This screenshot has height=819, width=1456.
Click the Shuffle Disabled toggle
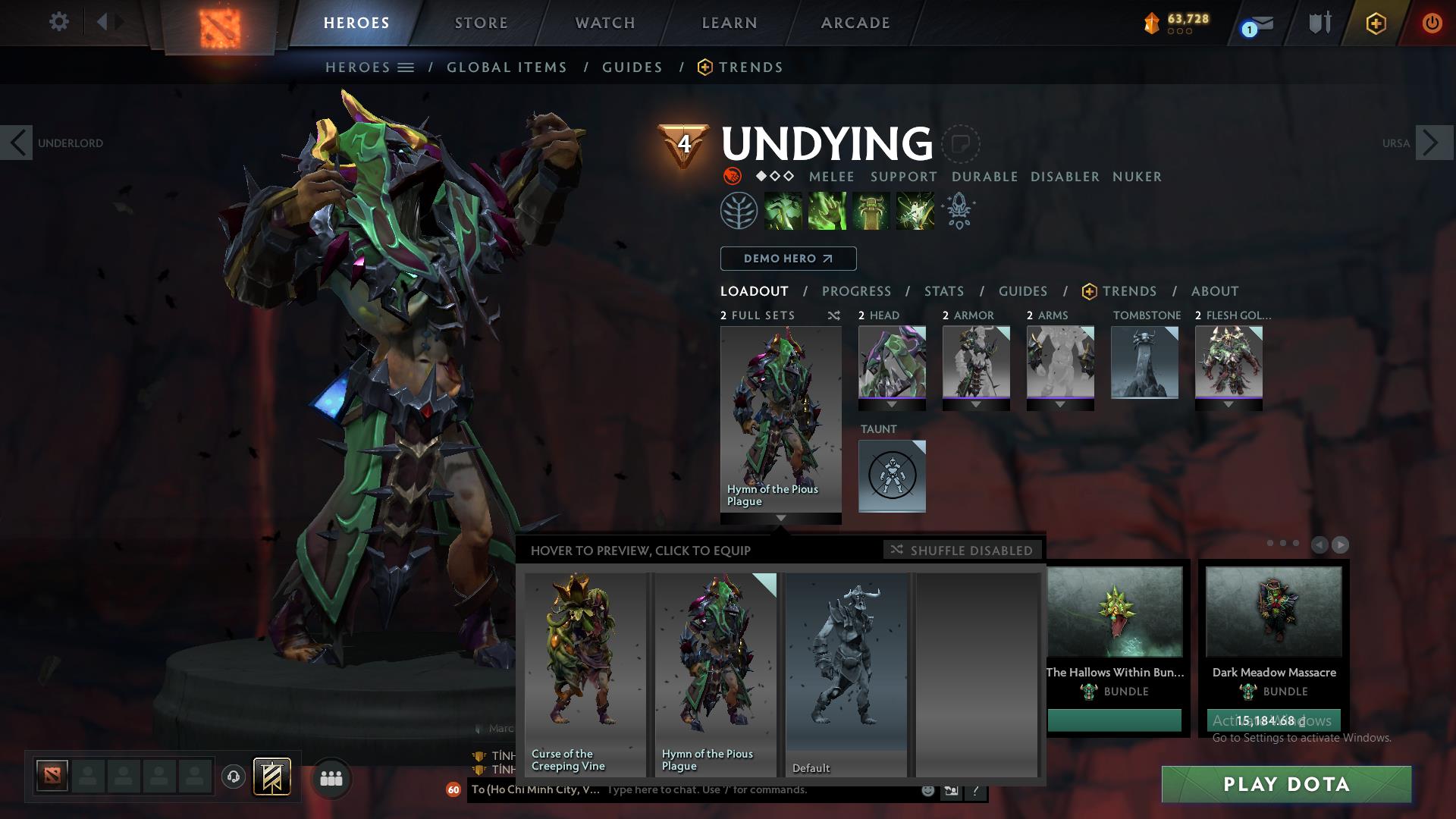point(962,550)
